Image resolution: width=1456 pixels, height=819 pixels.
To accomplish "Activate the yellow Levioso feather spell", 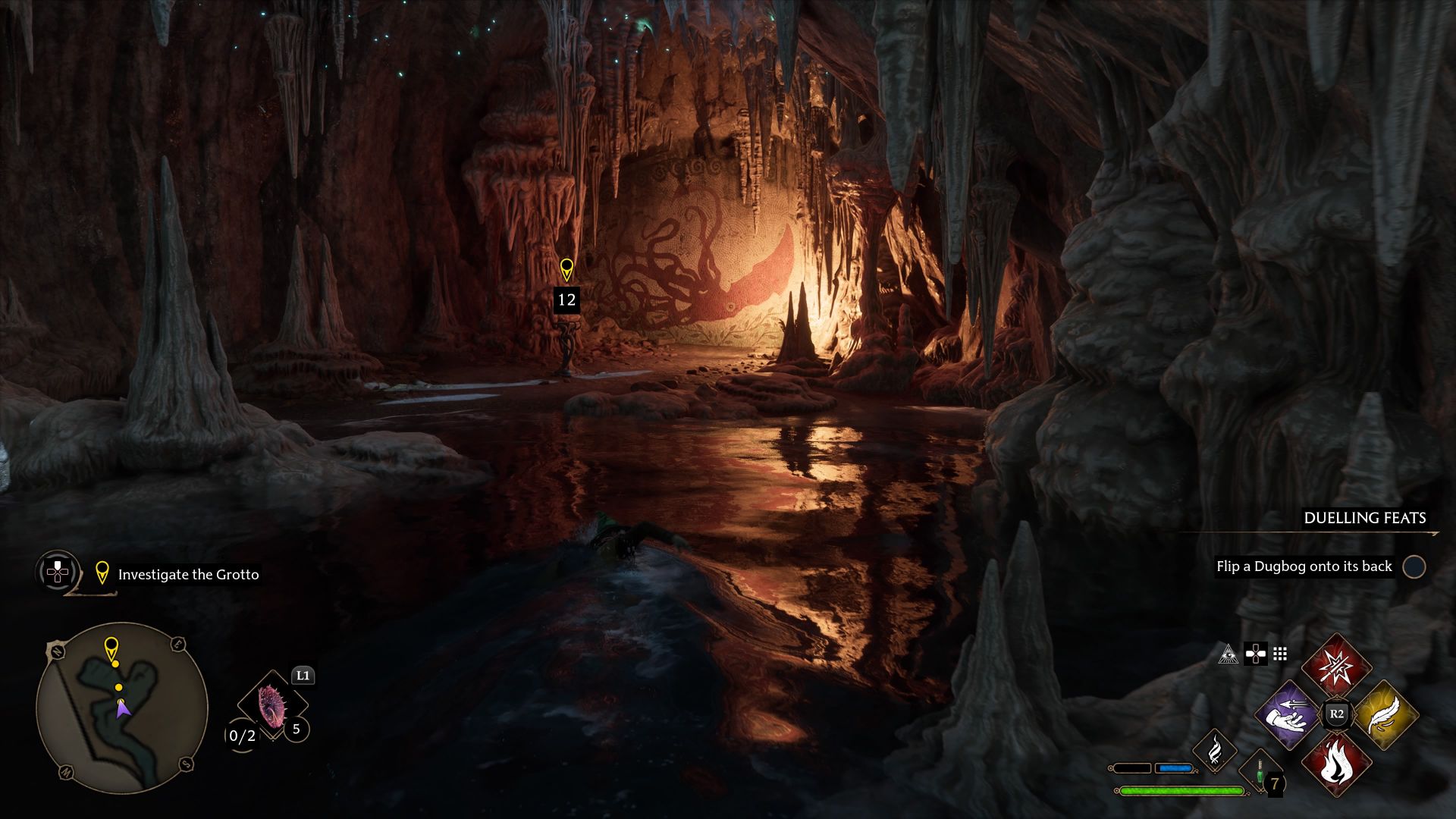I will pos(1385,714).
